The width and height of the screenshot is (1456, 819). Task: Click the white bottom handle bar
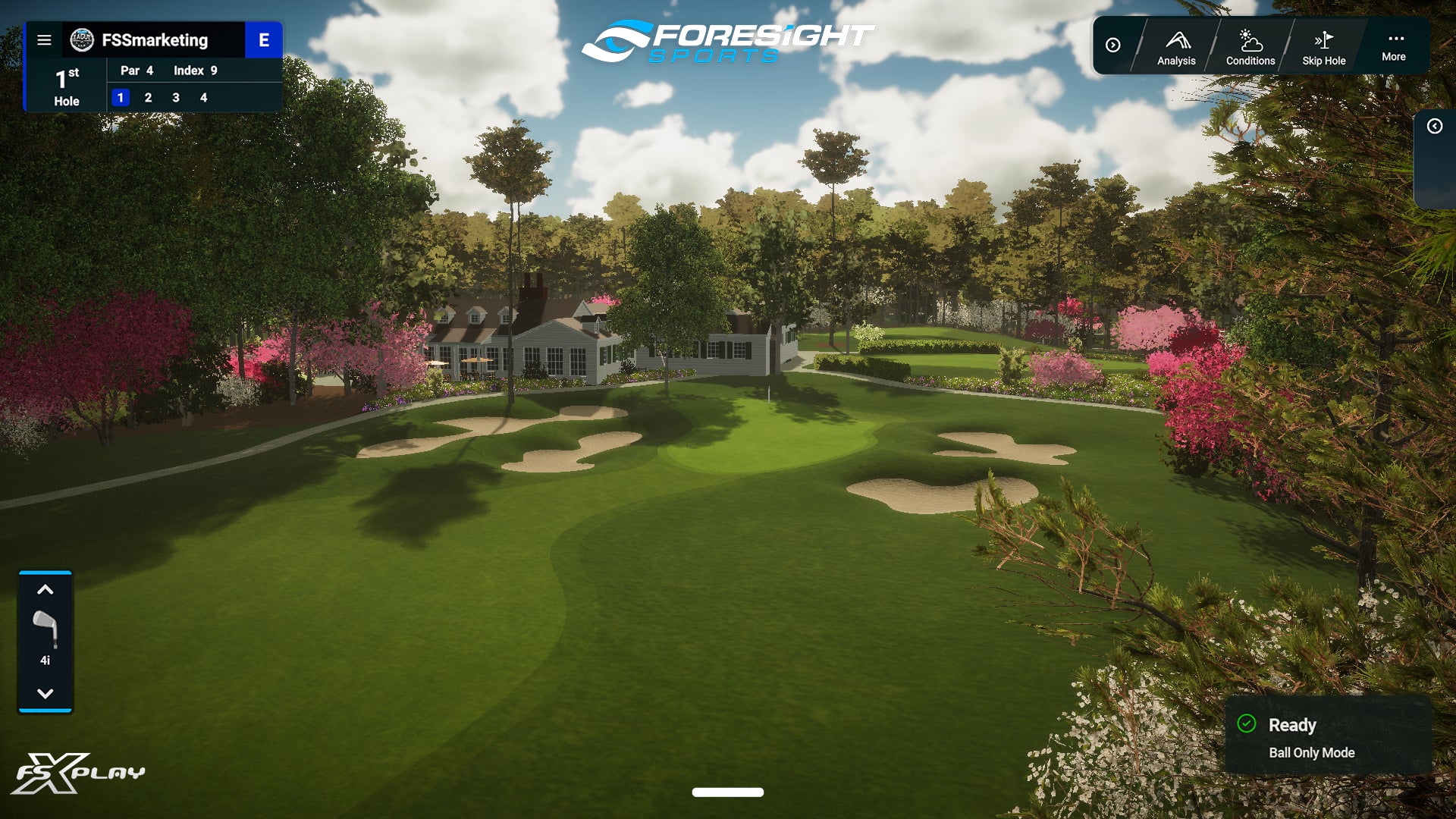(727, 792)
